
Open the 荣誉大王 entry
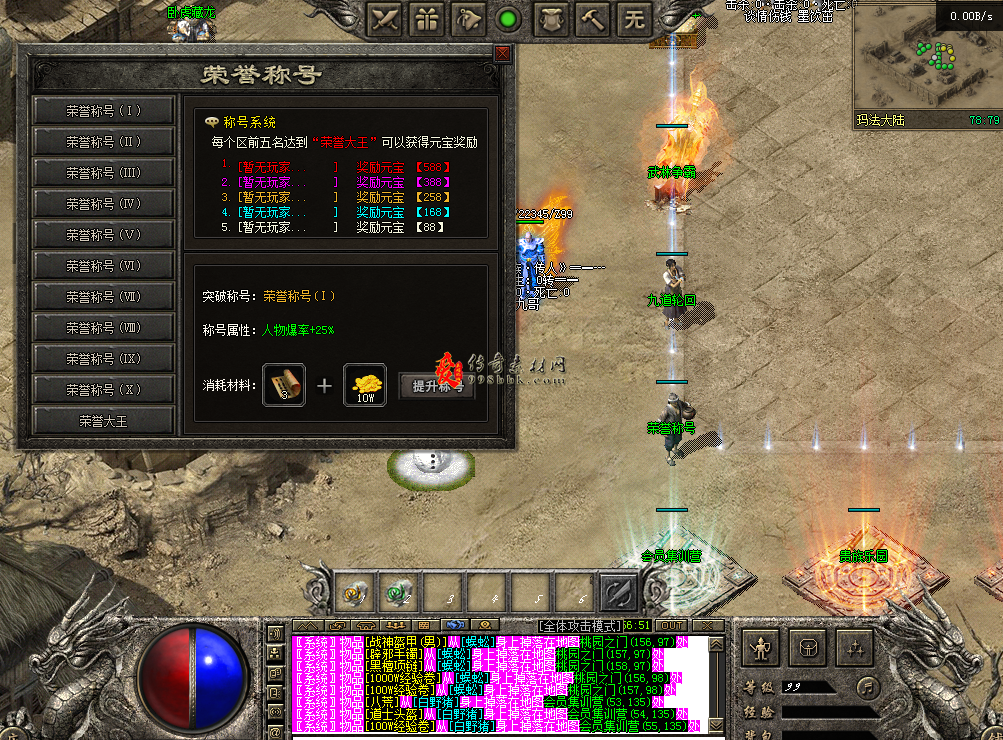104,421
